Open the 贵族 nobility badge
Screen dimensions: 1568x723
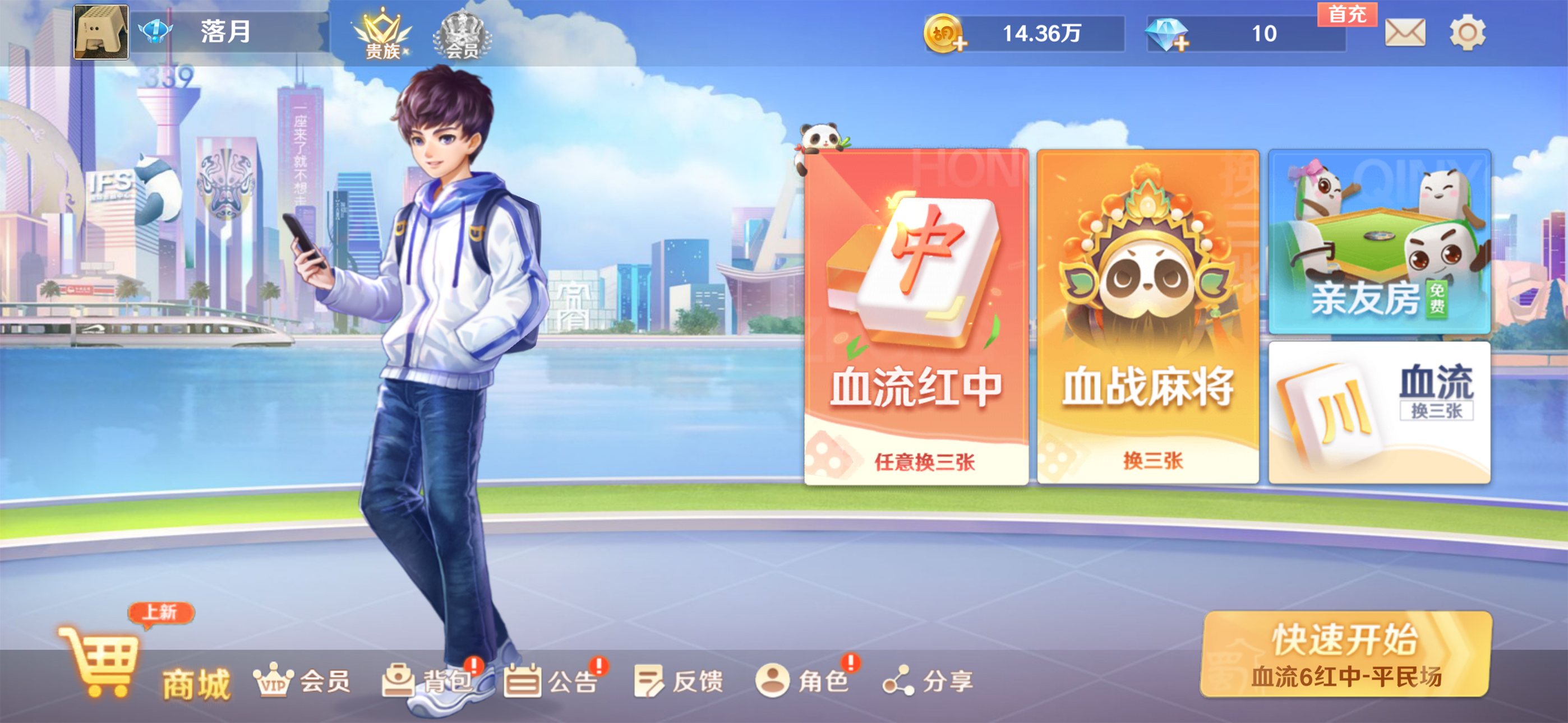(x=382, y=34)
